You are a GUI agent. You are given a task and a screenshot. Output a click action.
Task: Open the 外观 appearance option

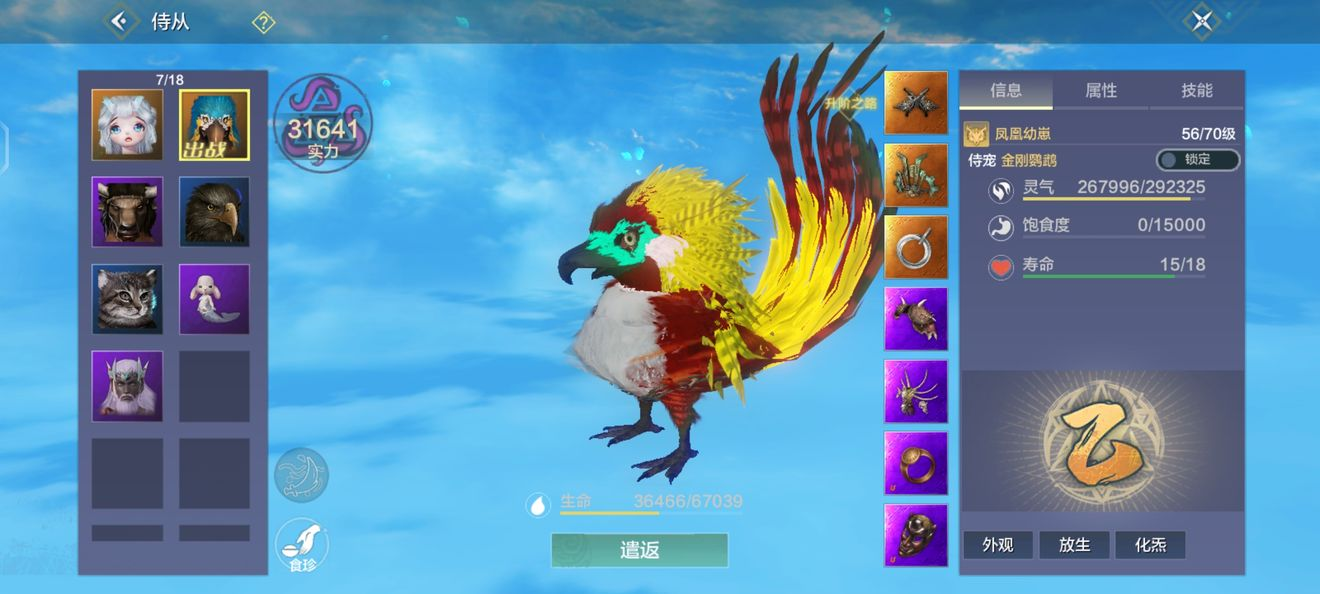[x=997, y=545]
